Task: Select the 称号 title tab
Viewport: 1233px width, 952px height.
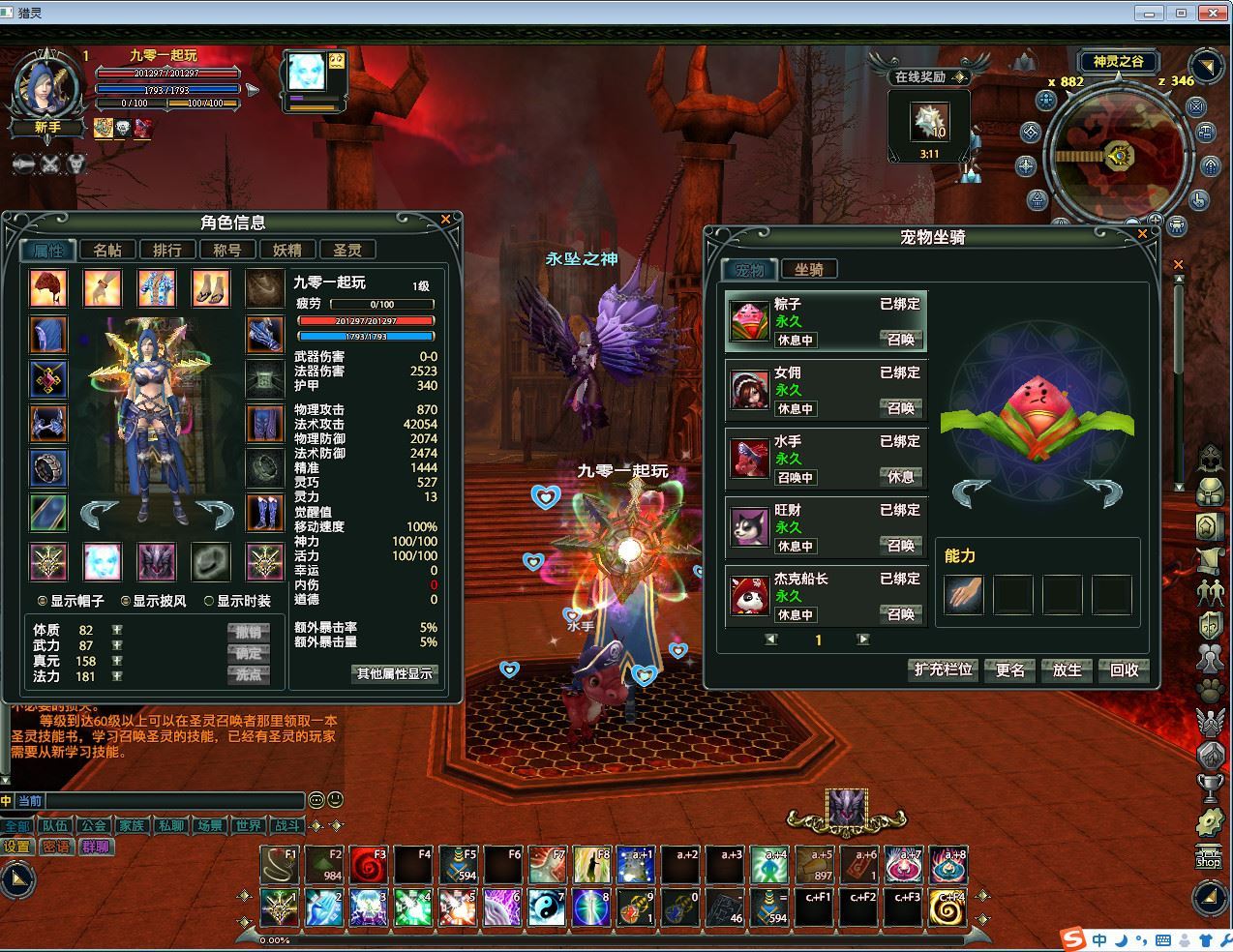Action: click(227, 250)
